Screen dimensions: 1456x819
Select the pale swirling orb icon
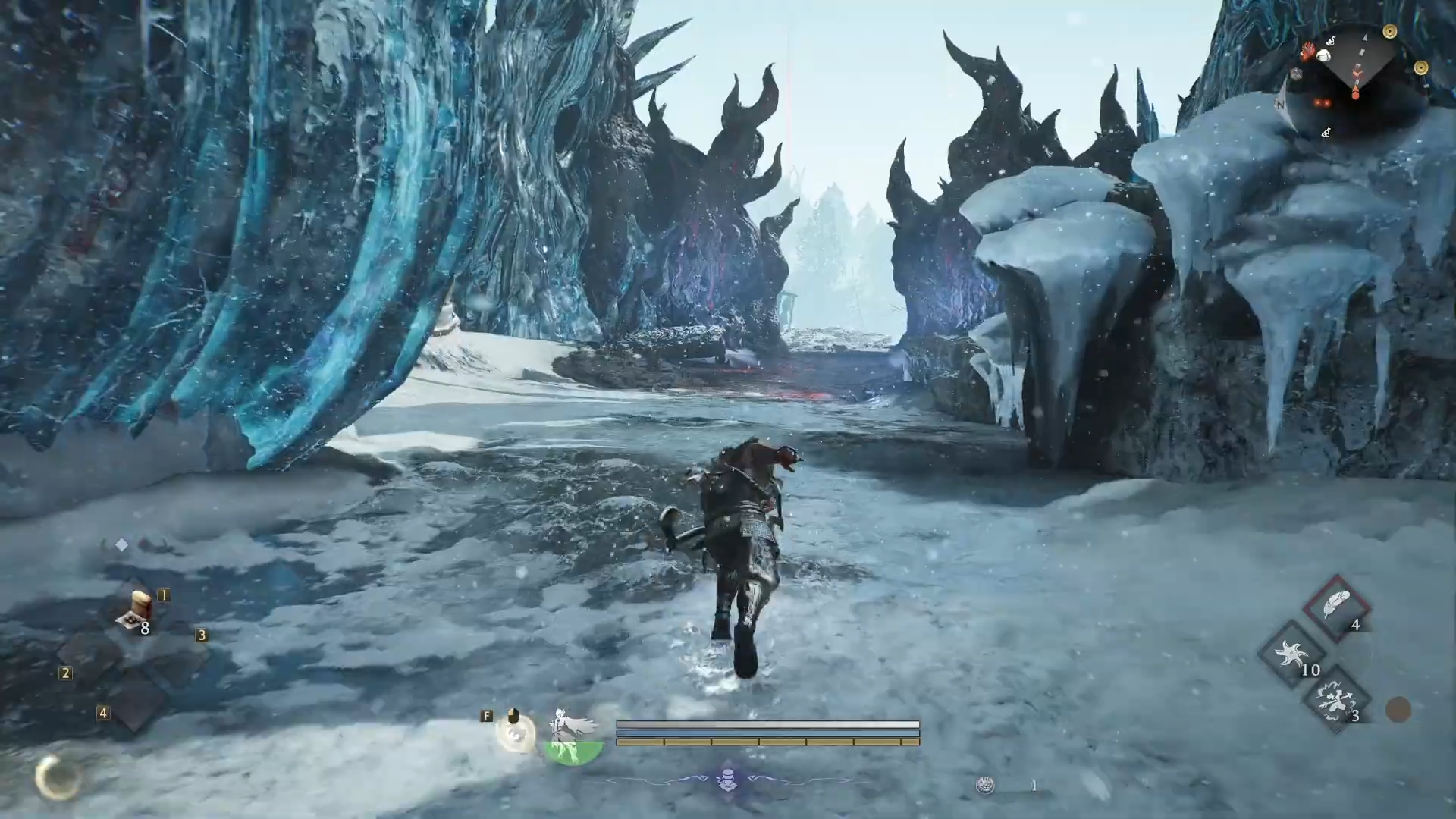[516, 734]
